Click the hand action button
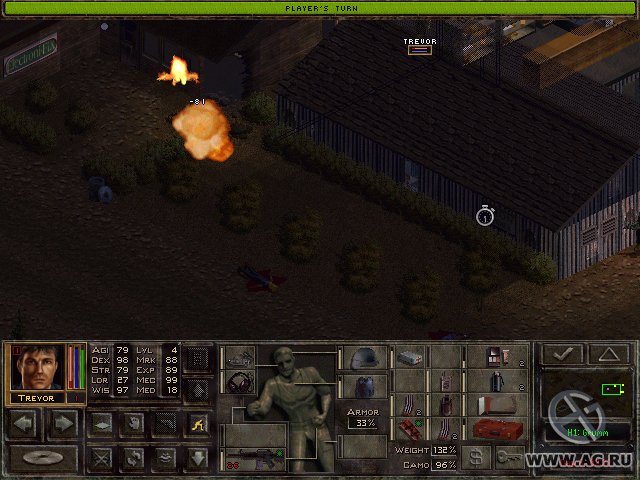640x480 pixels. pyautogui.click(x=131, y=423)
